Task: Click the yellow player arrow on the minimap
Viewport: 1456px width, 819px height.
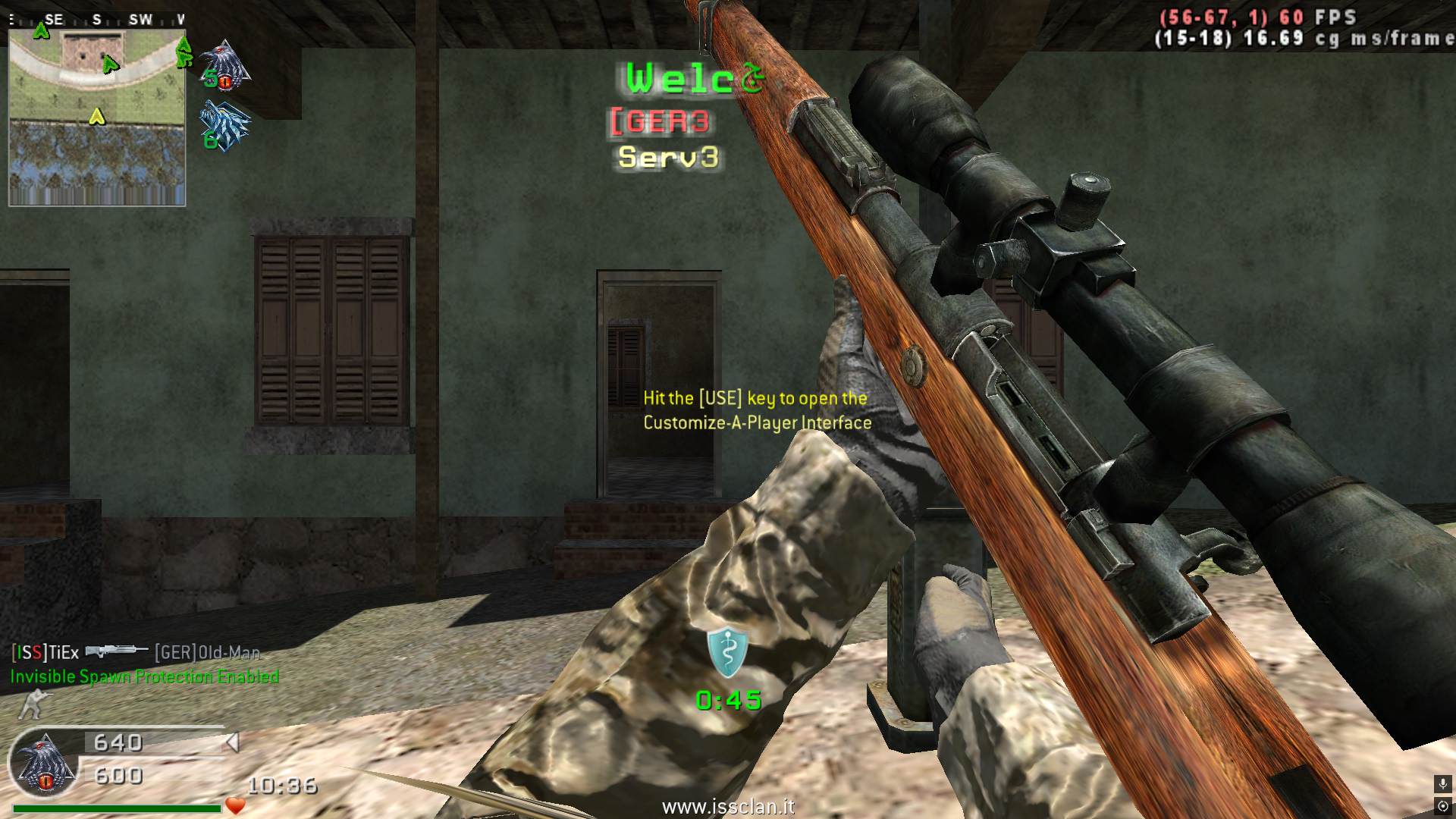Action: point(96,117)
